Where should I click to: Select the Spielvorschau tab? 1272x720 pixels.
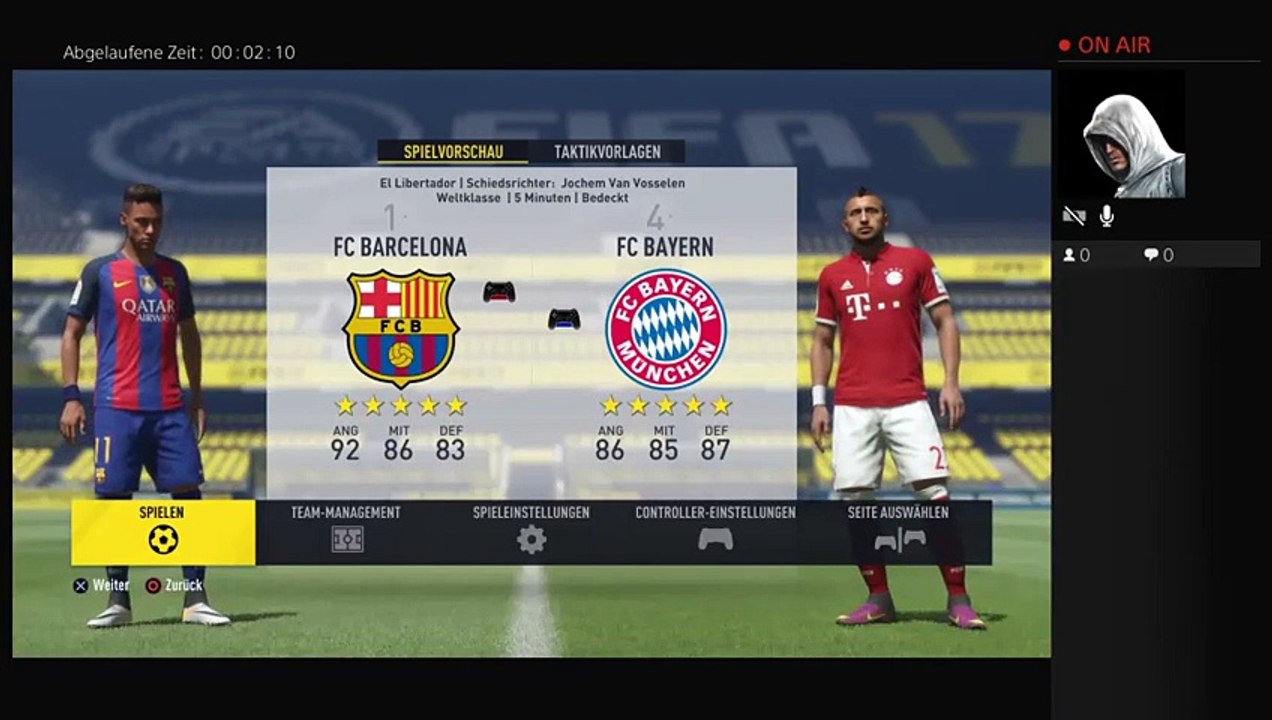[452, 152]
